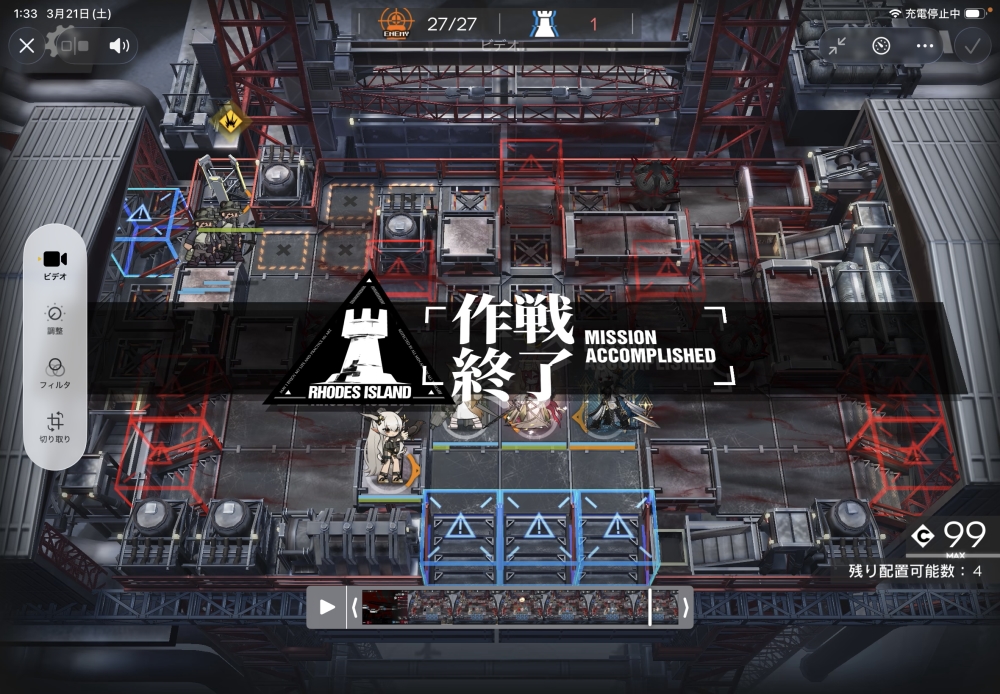Select the ビデオ video tool

[55, 264]
